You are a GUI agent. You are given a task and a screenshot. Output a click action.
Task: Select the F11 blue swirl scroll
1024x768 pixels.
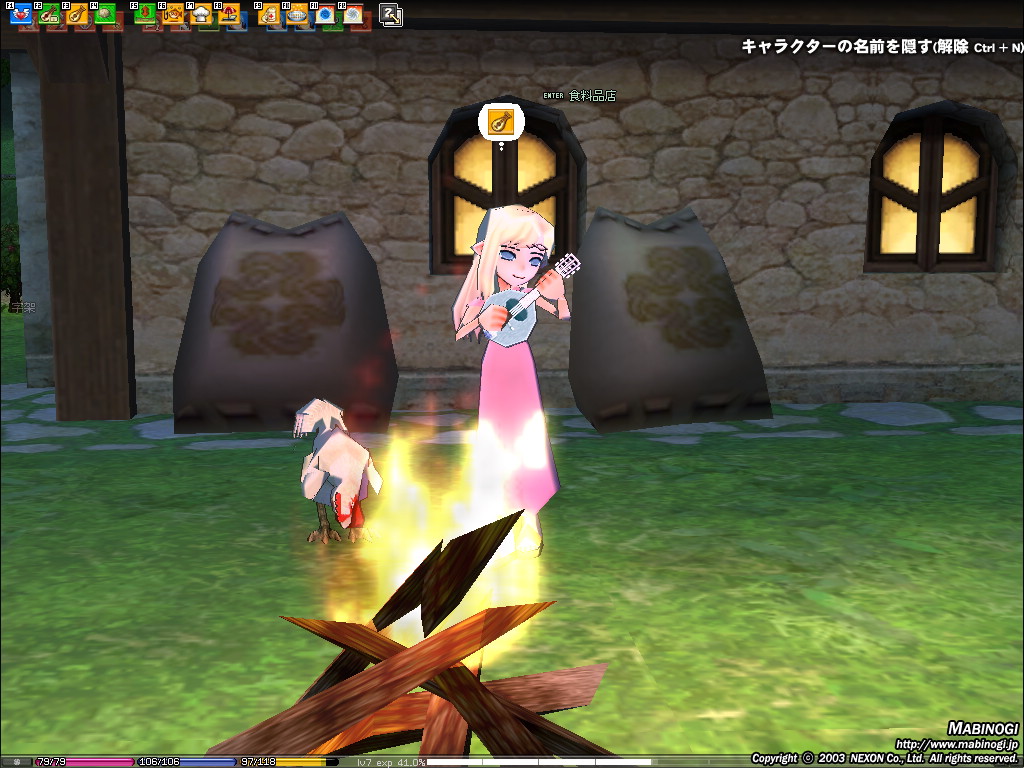pyautogui.click(x=324, y=14)
